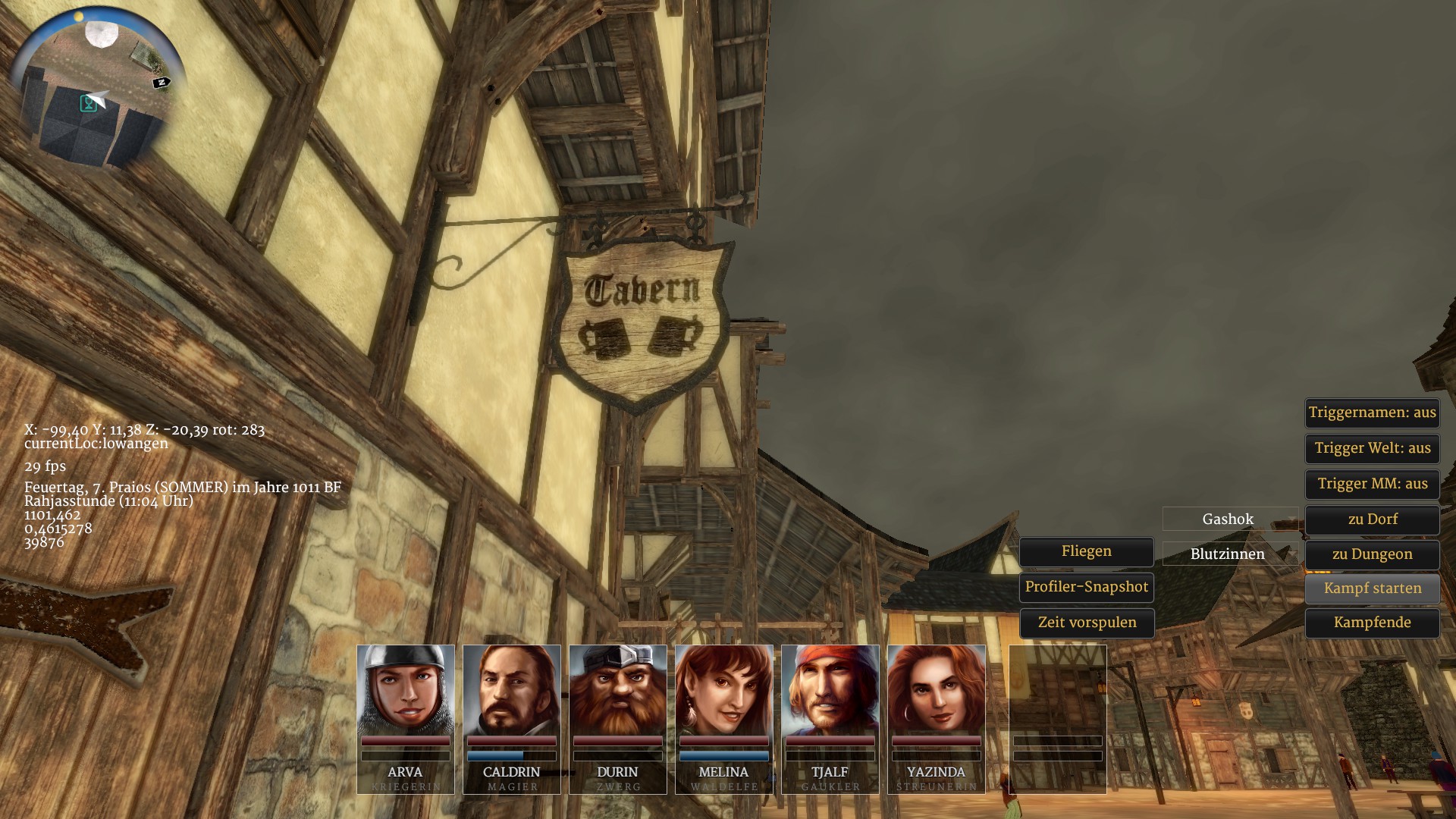Open the Gashok village dropdown
The width and height of the screenshot is (1456, 819).
(1230, 519)
